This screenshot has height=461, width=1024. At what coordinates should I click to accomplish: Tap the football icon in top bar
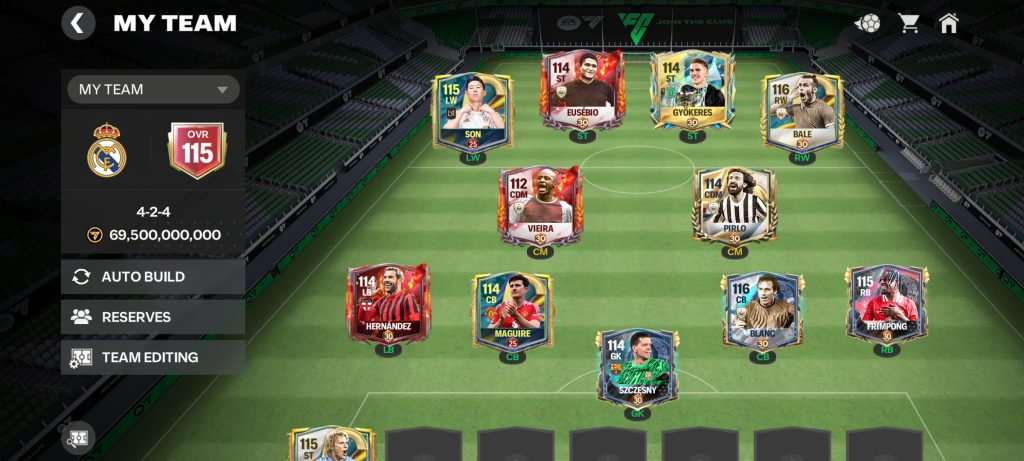tap(868, 22)
